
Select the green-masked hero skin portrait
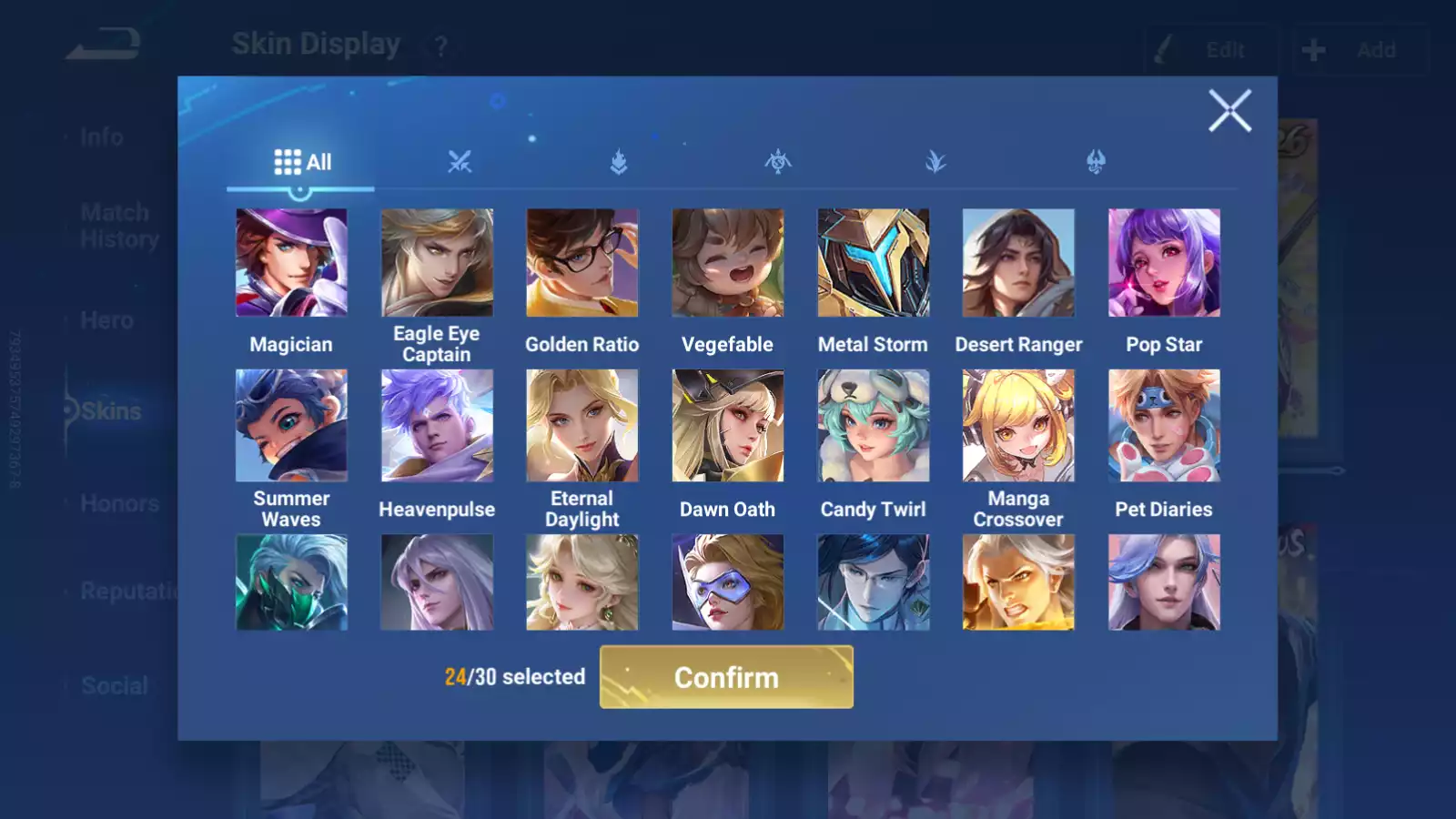[x=291, y=582]
